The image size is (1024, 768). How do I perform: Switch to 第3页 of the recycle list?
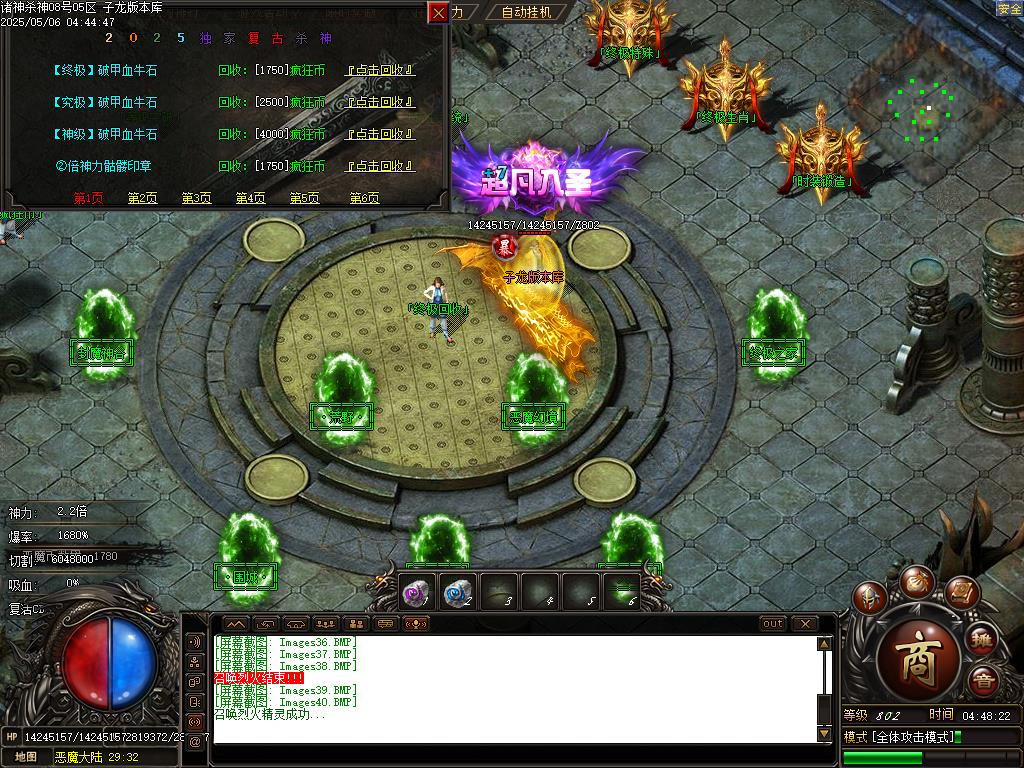196,198
